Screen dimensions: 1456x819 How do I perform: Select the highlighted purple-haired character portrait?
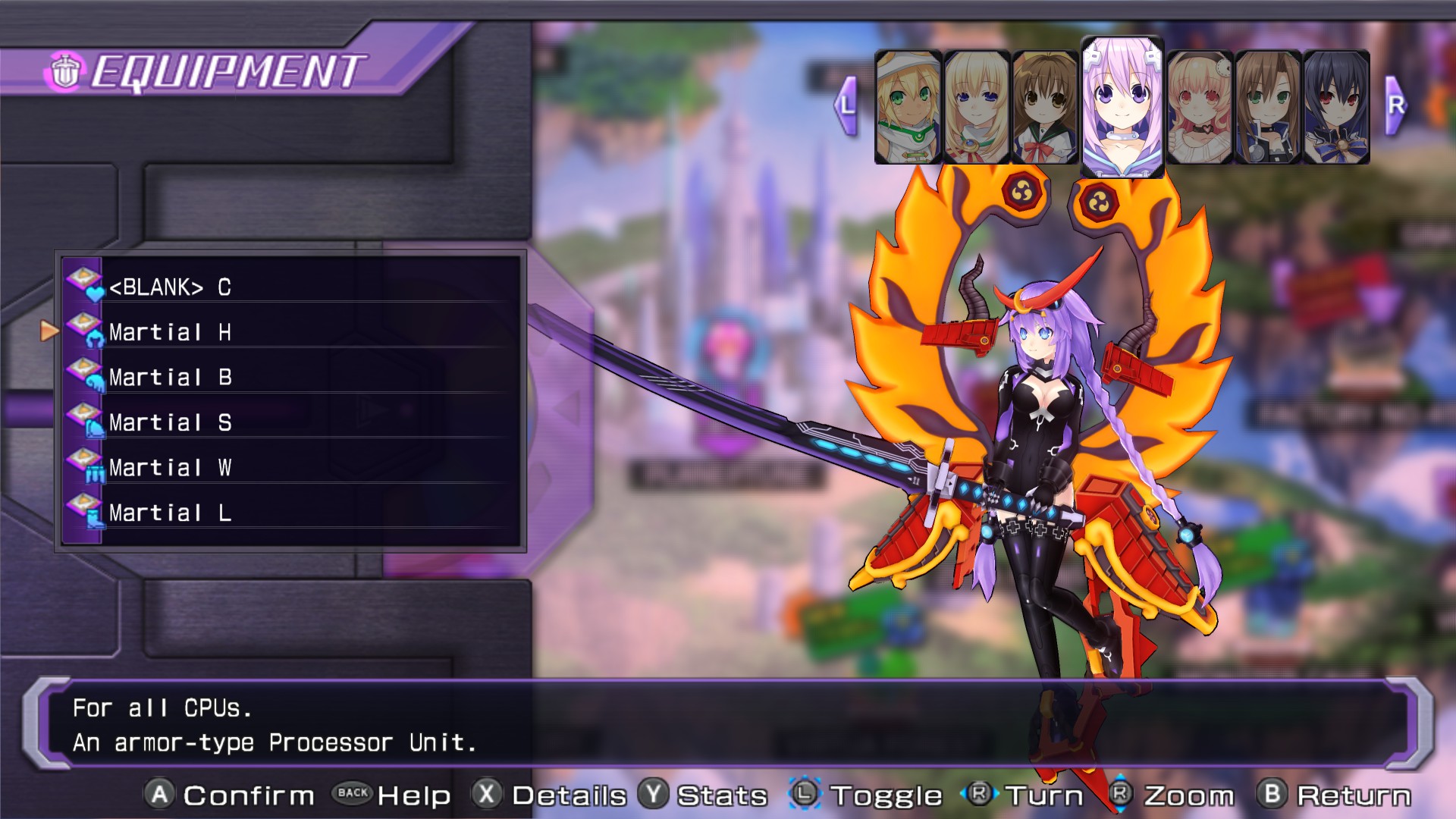(x=1122, y=106)
